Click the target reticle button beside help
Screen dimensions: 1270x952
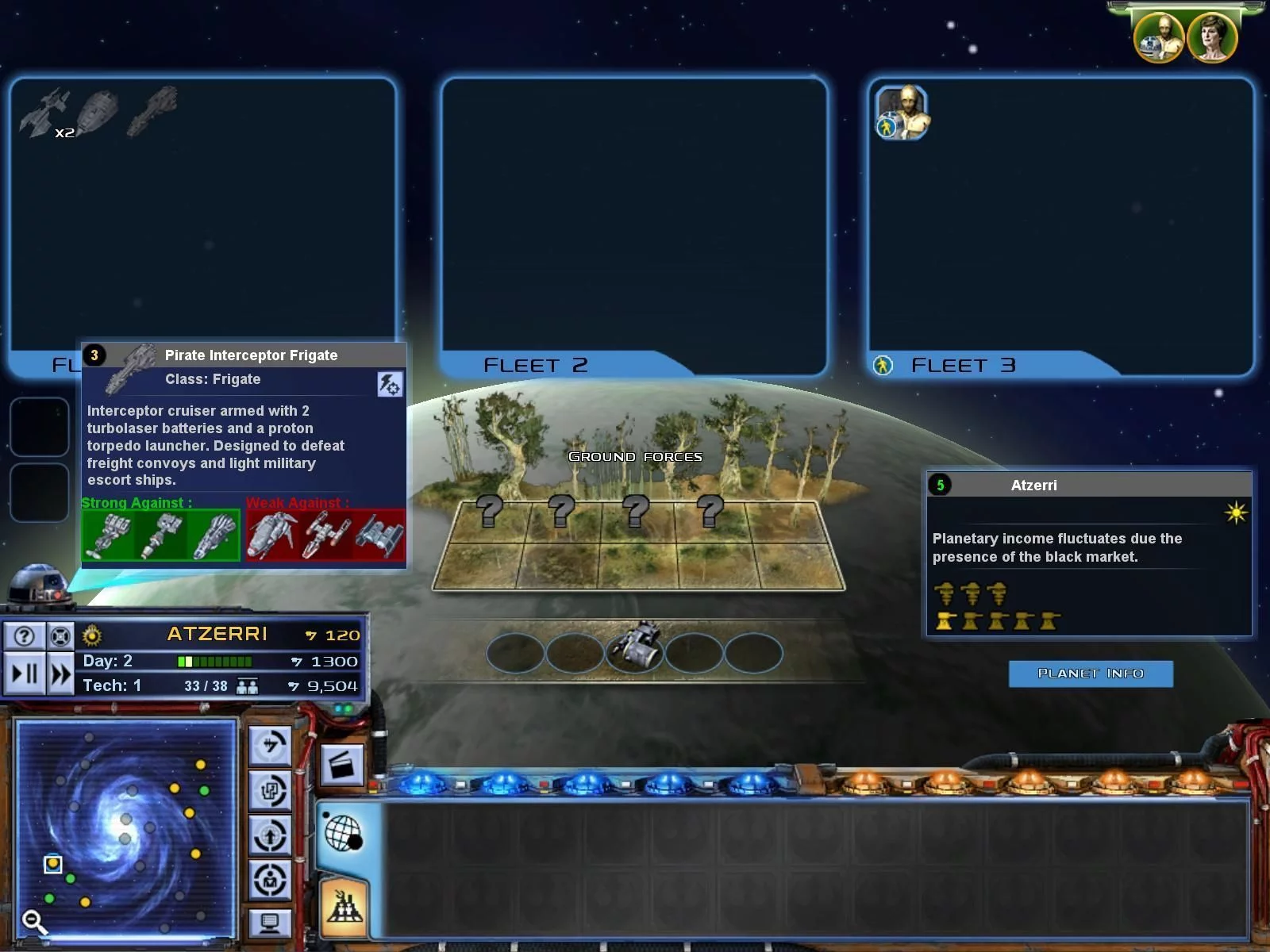tap(60, 635)
